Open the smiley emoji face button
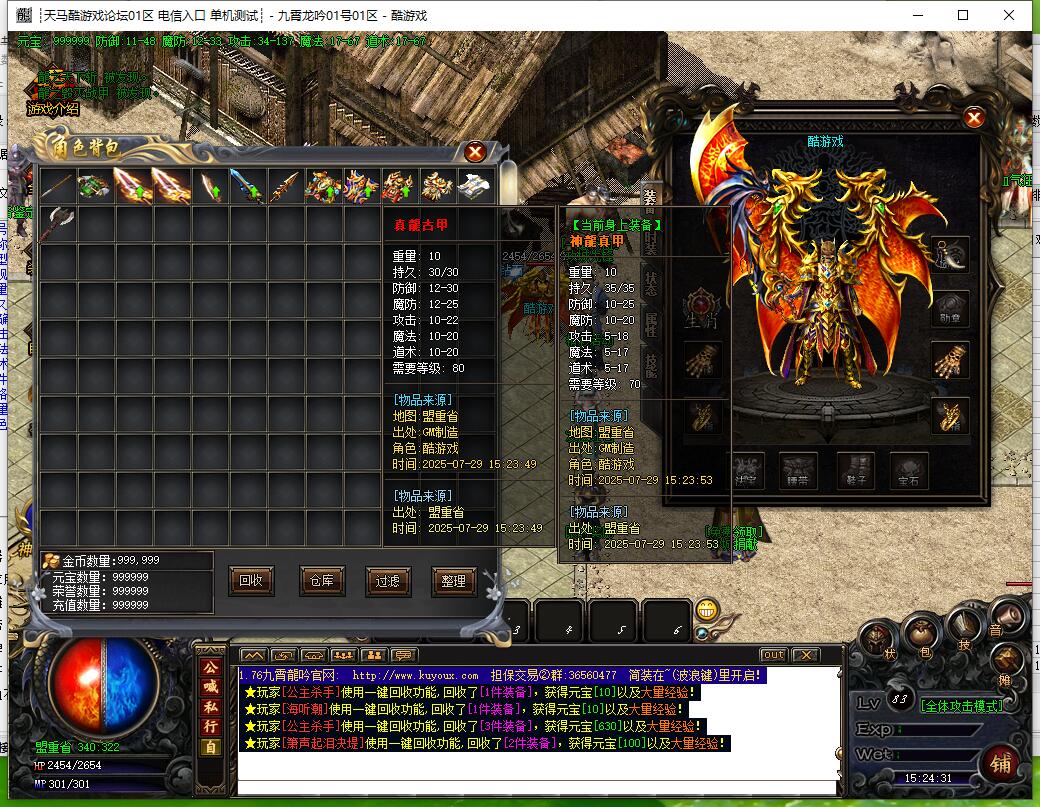The width and height of the screenshot is (1040, 807). coord(708,609)
